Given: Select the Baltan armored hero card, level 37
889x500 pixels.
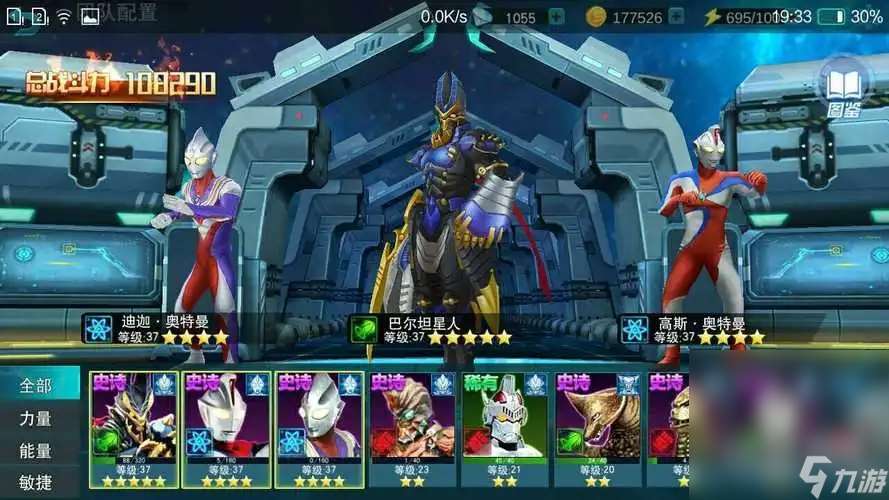Looking at the screenshot, I should (134, 430).
